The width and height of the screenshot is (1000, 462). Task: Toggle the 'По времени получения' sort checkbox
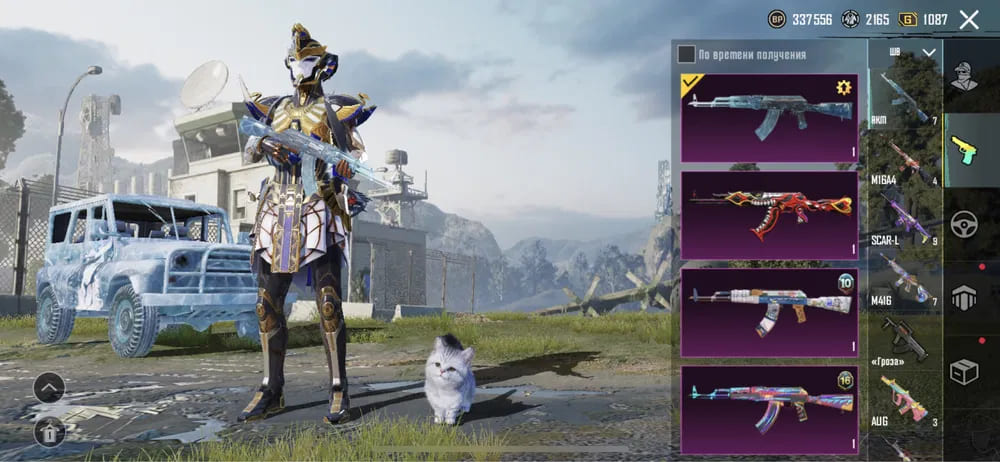click(686, 54)
